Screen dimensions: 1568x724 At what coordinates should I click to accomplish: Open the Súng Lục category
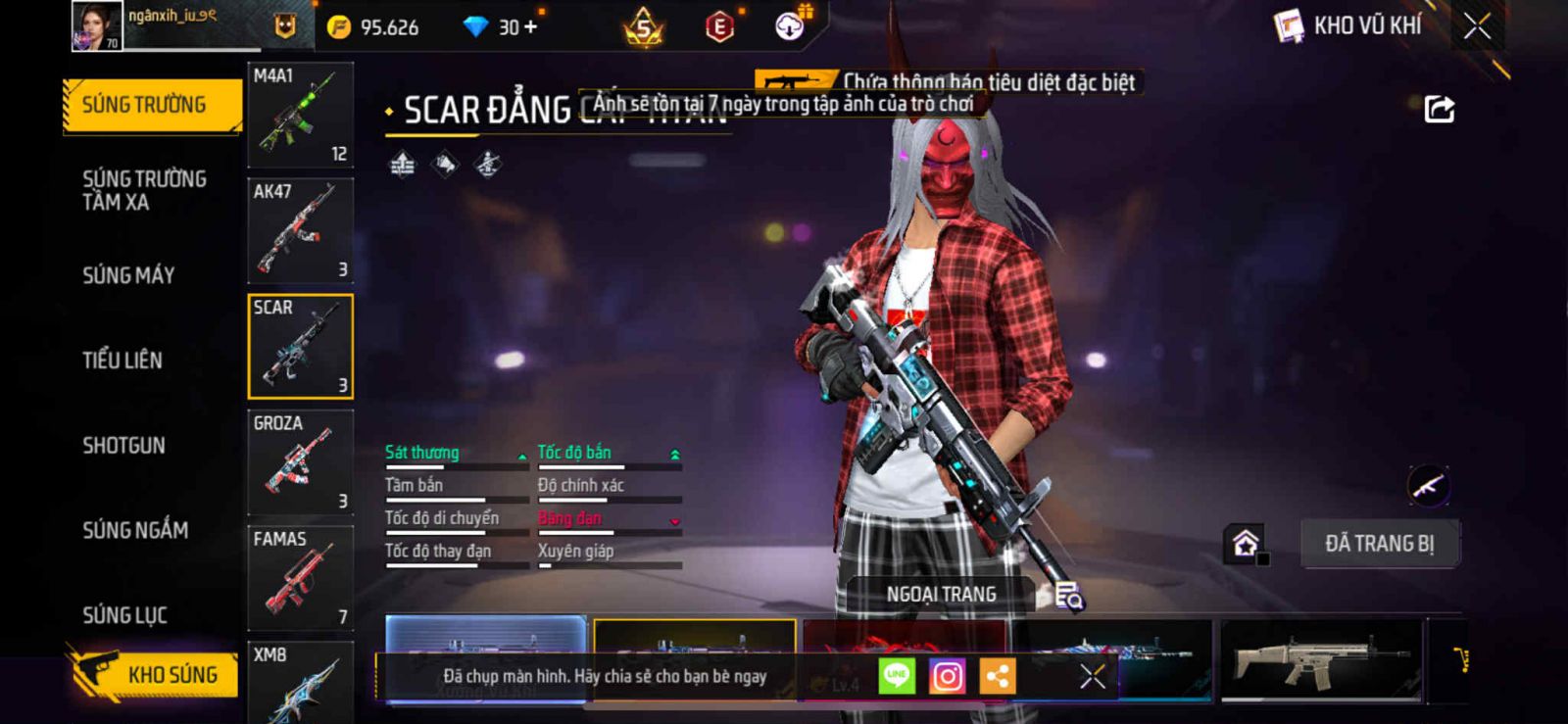124,615
